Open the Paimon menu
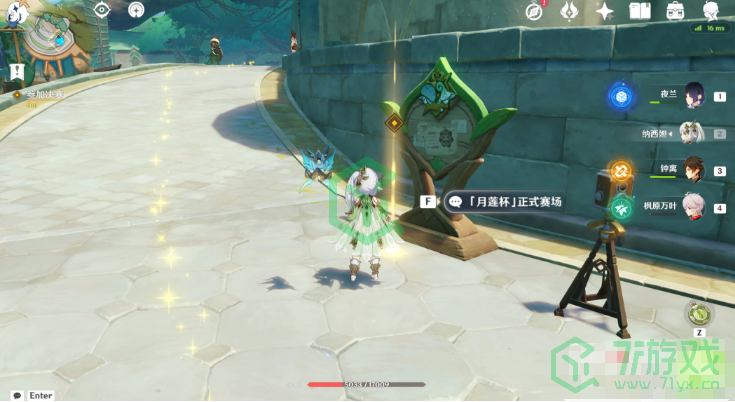The height and width of the screenshot is (402, 735). click(x=16, y=13)
